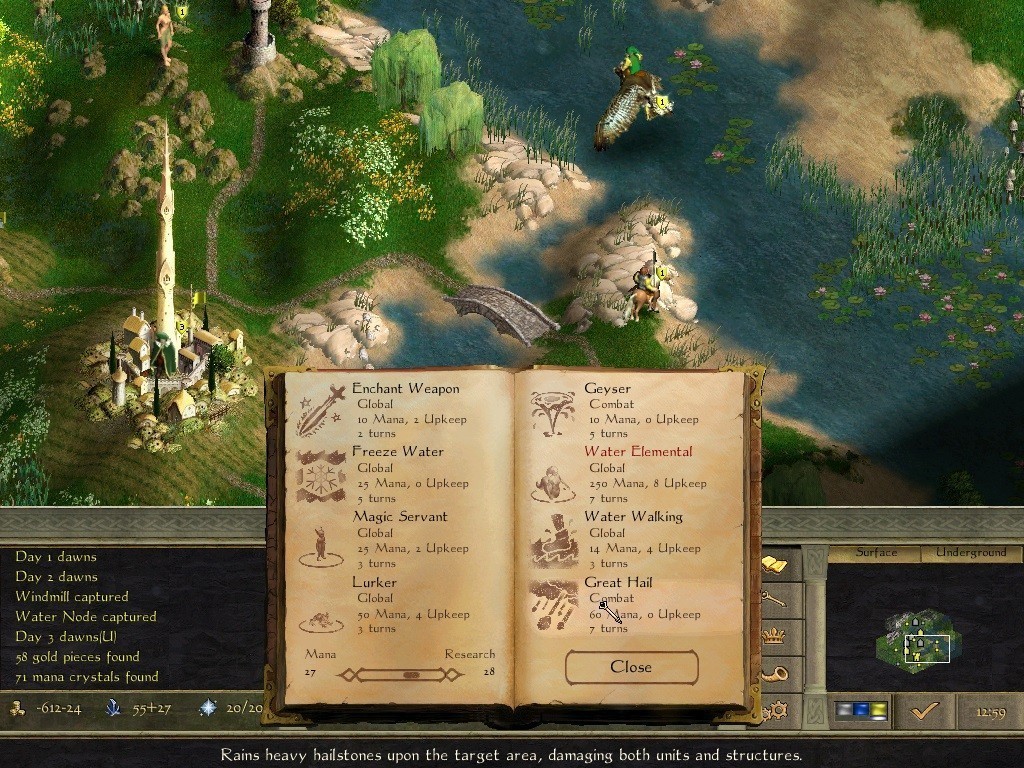1024x768 pixels.
Task: Click the key icon button
Action: [775, 599]
